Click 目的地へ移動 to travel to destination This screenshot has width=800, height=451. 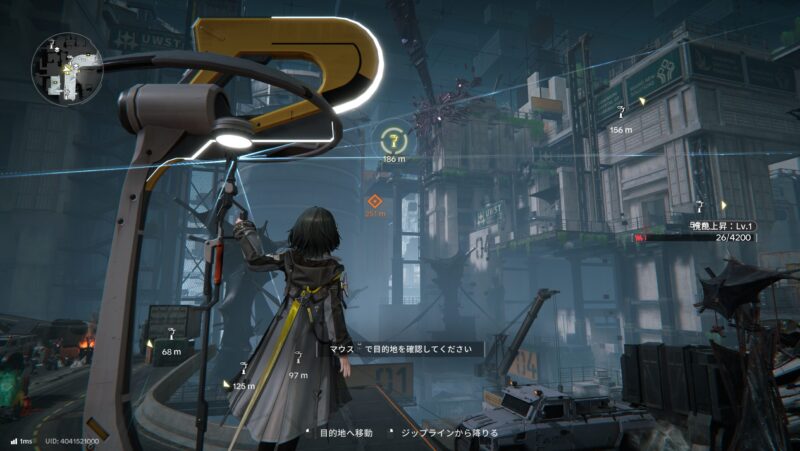tap(345, 433)
